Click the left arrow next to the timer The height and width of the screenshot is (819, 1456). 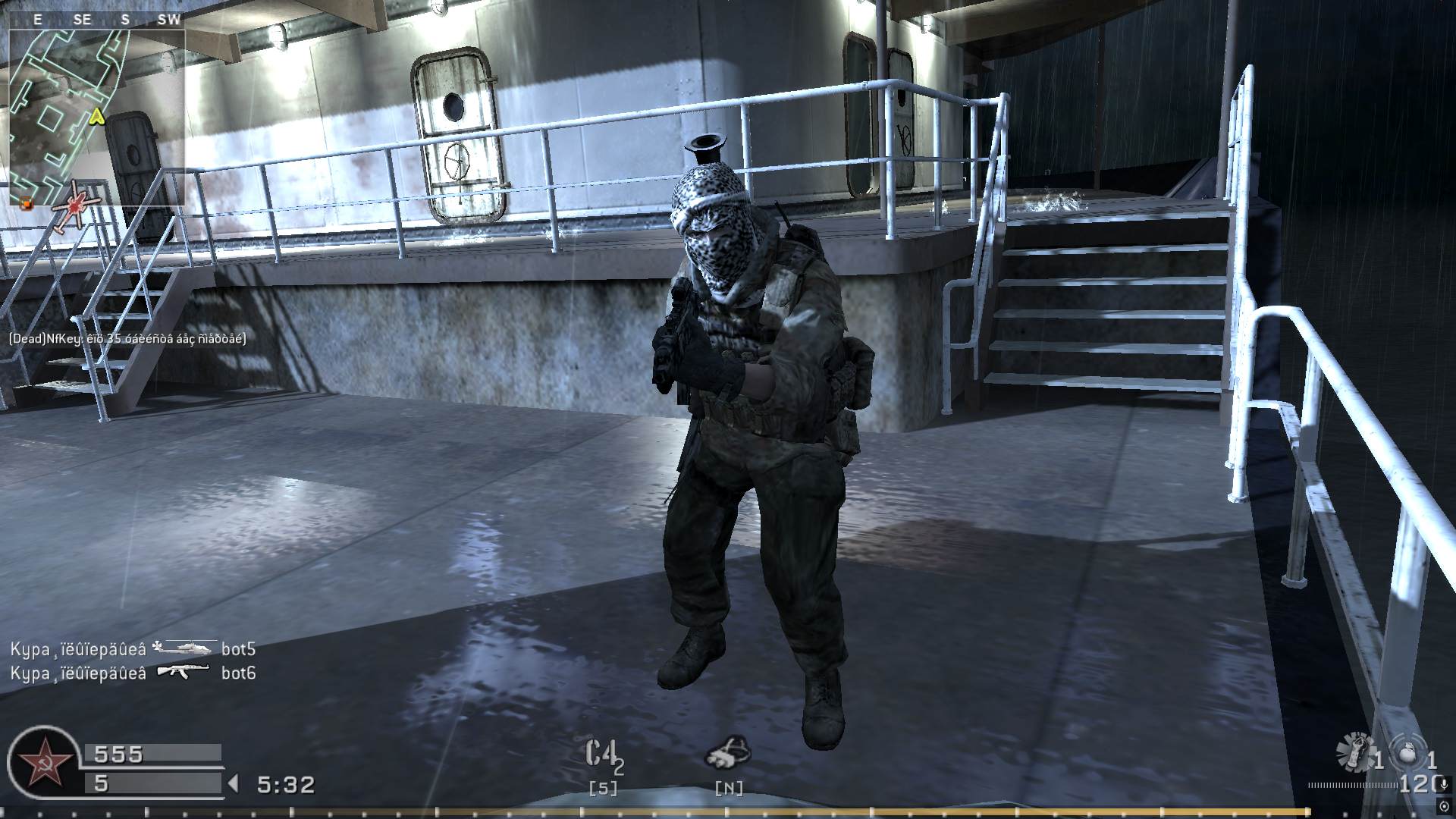[234, 783]
